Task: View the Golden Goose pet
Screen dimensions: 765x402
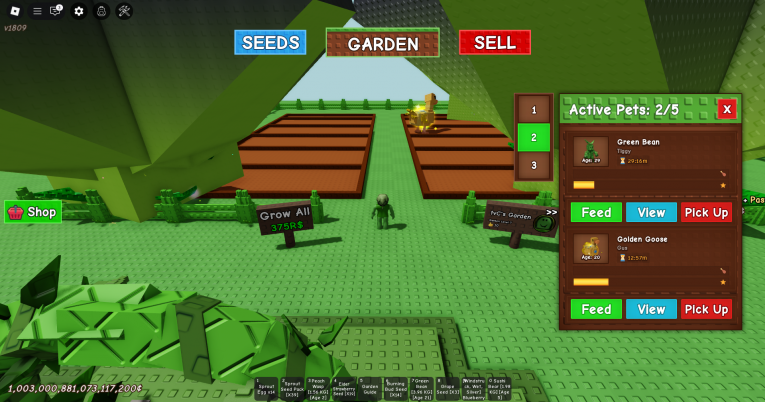Action: tap(651, 309)
